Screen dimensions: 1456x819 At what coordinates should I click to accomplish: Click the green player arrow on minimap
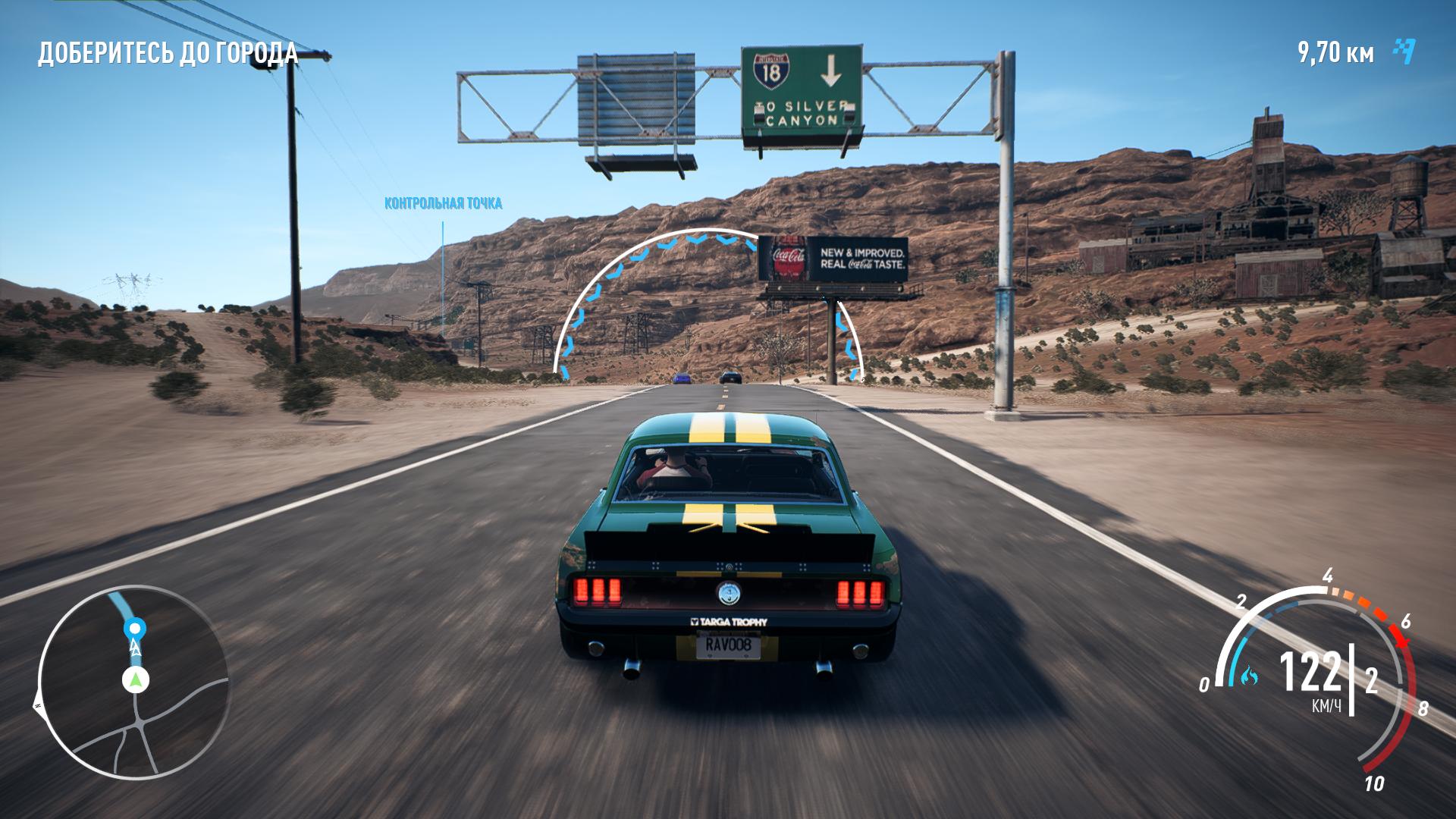pyautogui.click(x=136, y=680)
